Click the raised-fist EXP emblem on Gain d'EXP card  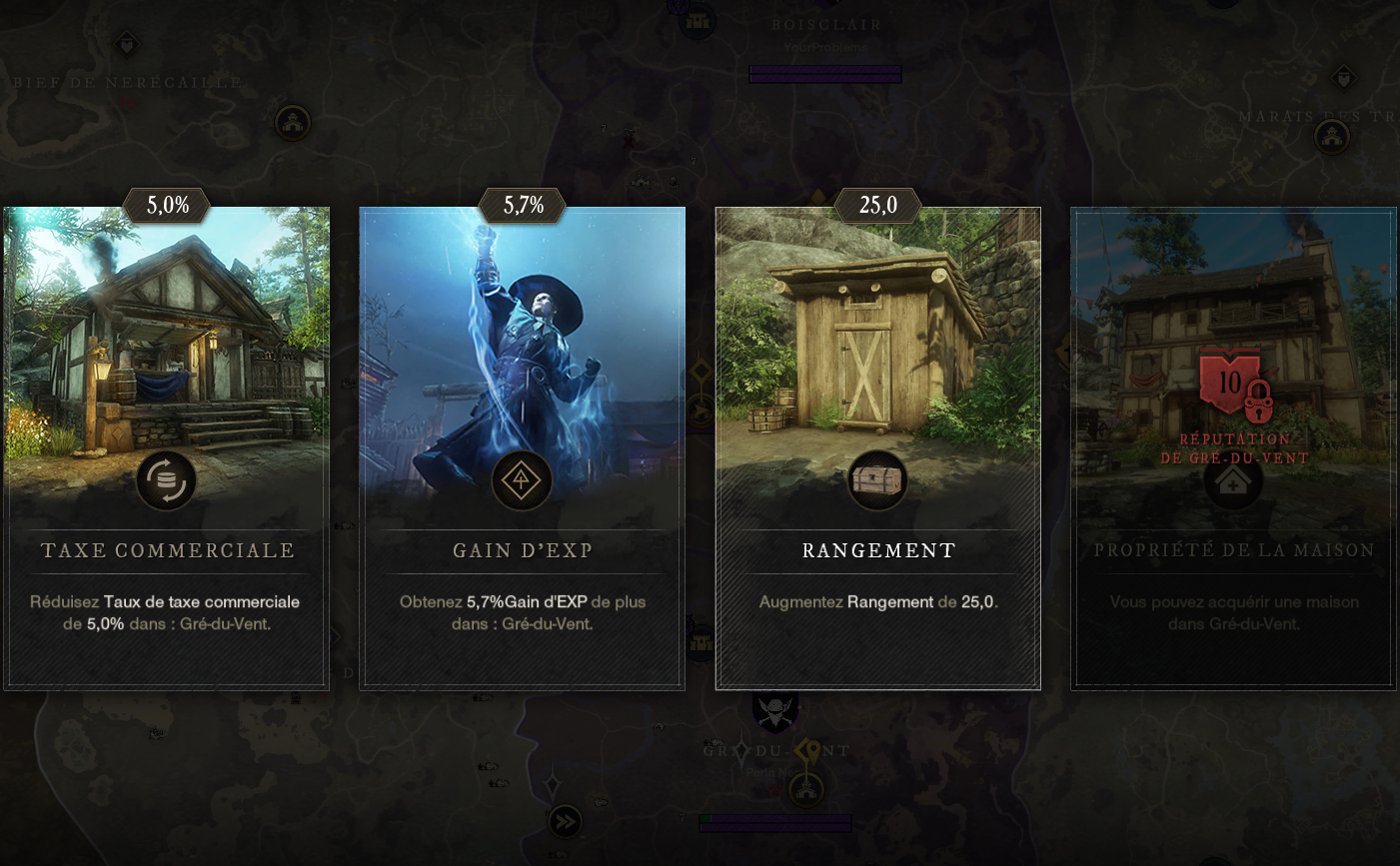[522, 480]
